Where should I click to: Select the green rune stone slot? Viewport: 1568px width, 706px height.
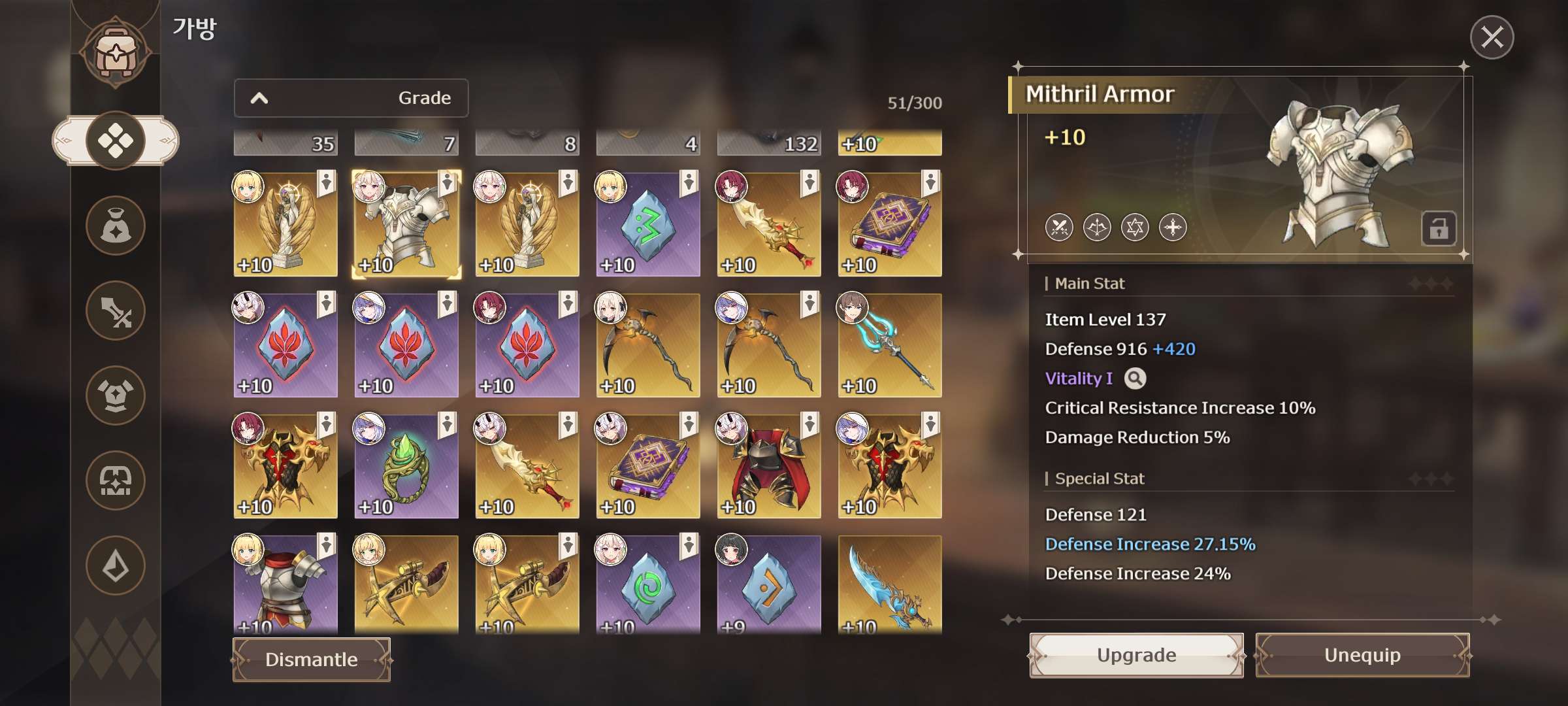[648, 225]
